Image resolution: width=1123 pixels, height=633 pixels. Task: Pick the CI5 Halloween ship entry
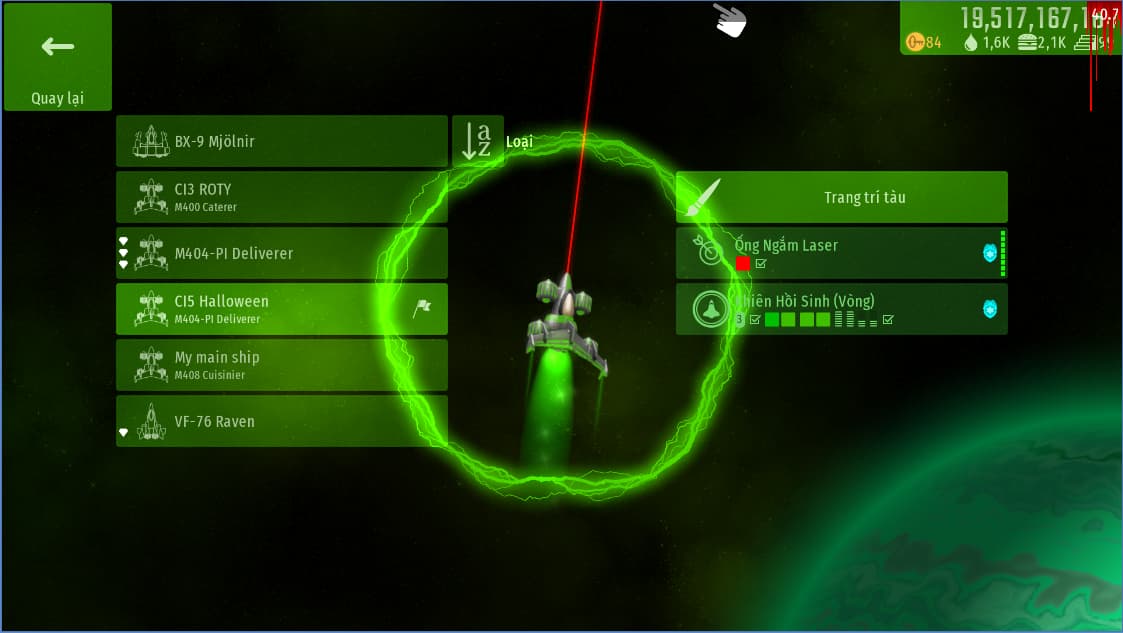pyautogui.click(x=281, y=309)
